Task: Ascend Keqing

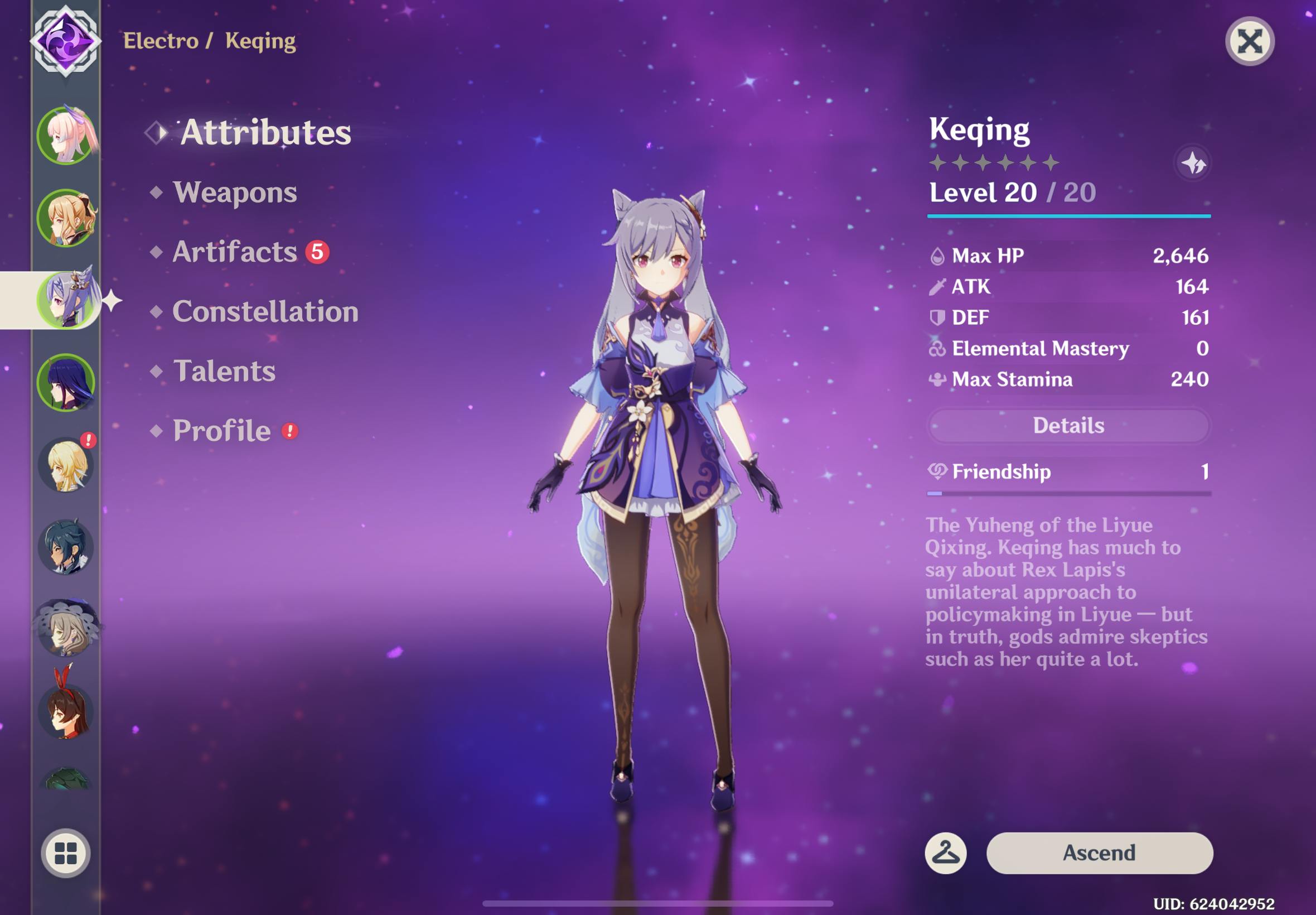Action: click(x=1099, y=853)
